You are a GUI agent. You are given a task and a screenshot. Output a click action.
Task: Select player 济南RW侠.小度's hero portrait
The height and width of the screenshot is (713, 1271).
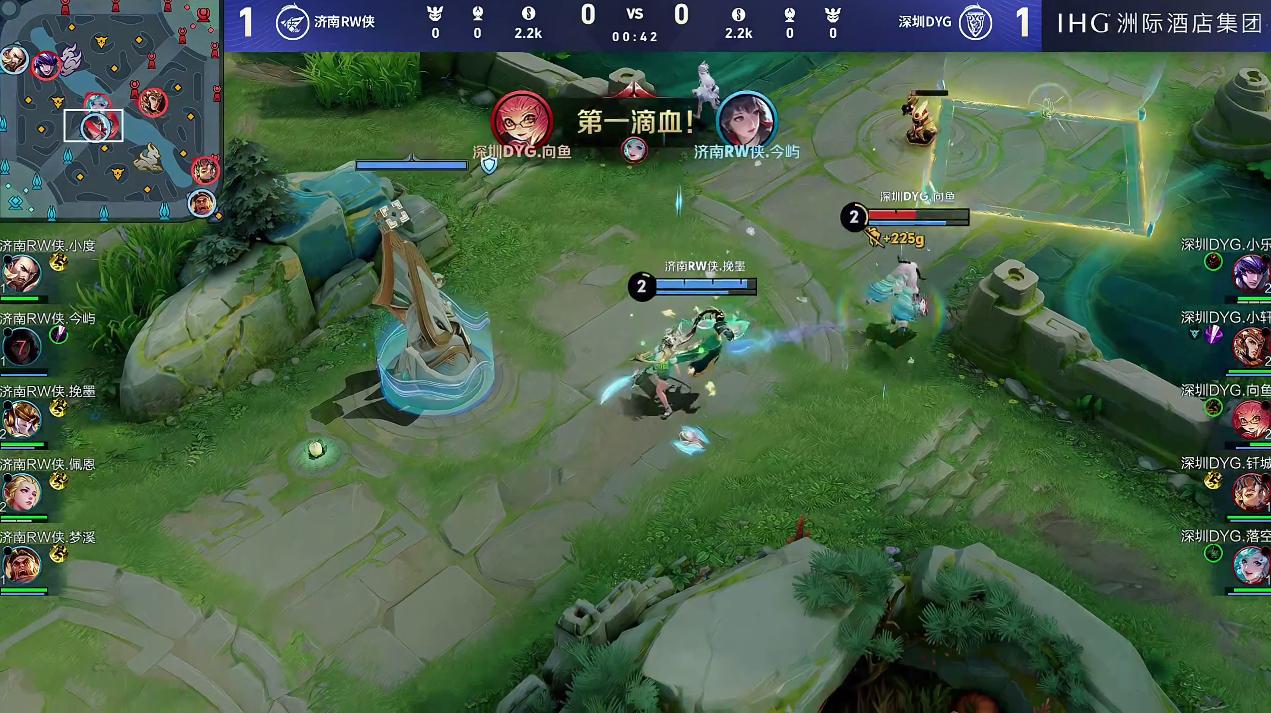click(x=20, y=273)
